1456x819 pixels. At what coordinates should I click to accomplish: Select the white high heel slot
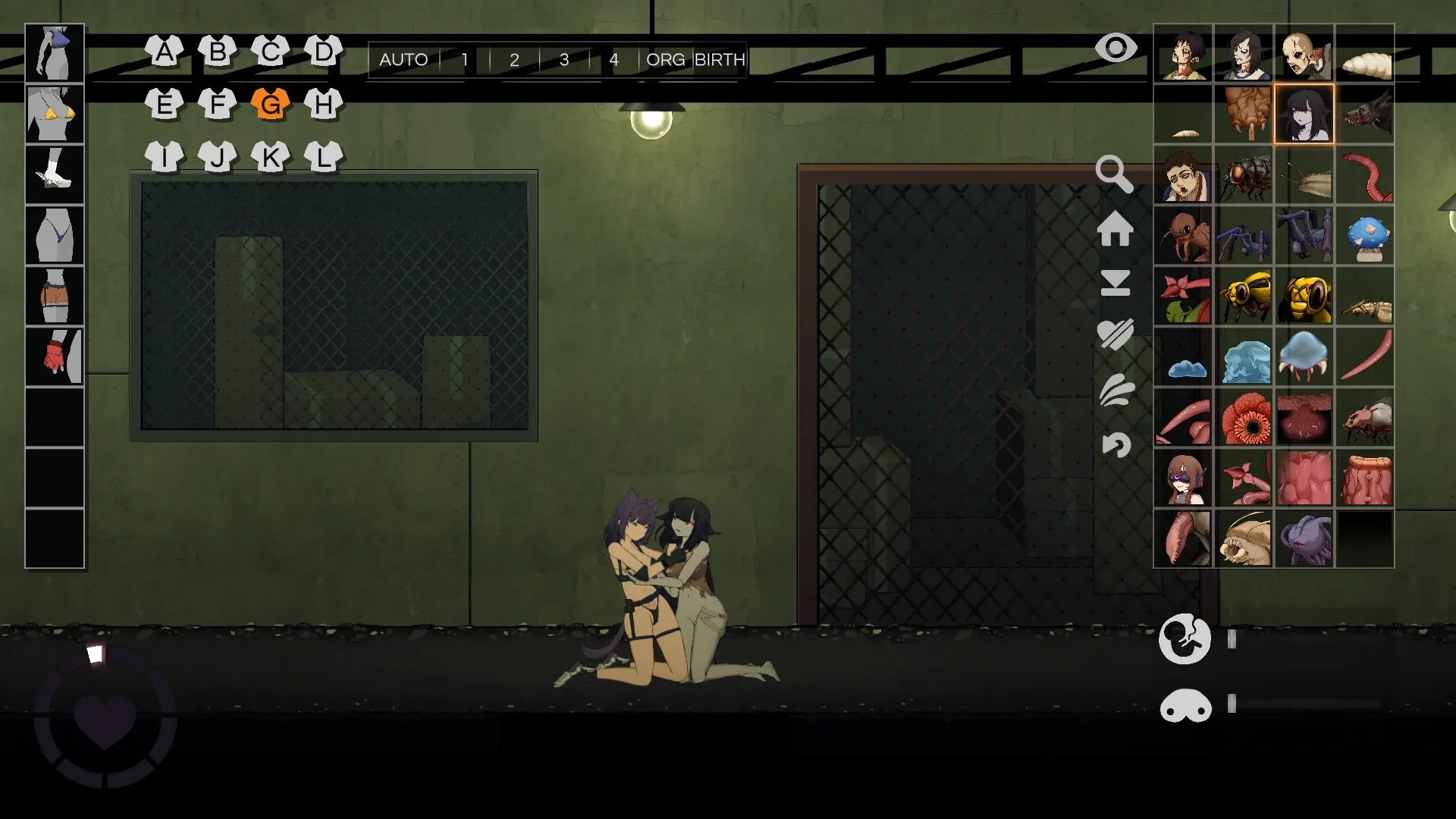click(55, 174)
